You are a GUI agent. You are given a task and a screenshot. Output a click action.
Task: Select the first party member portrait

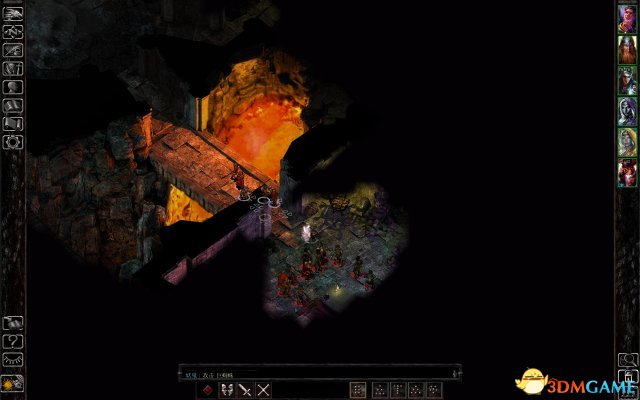point(627,19)
